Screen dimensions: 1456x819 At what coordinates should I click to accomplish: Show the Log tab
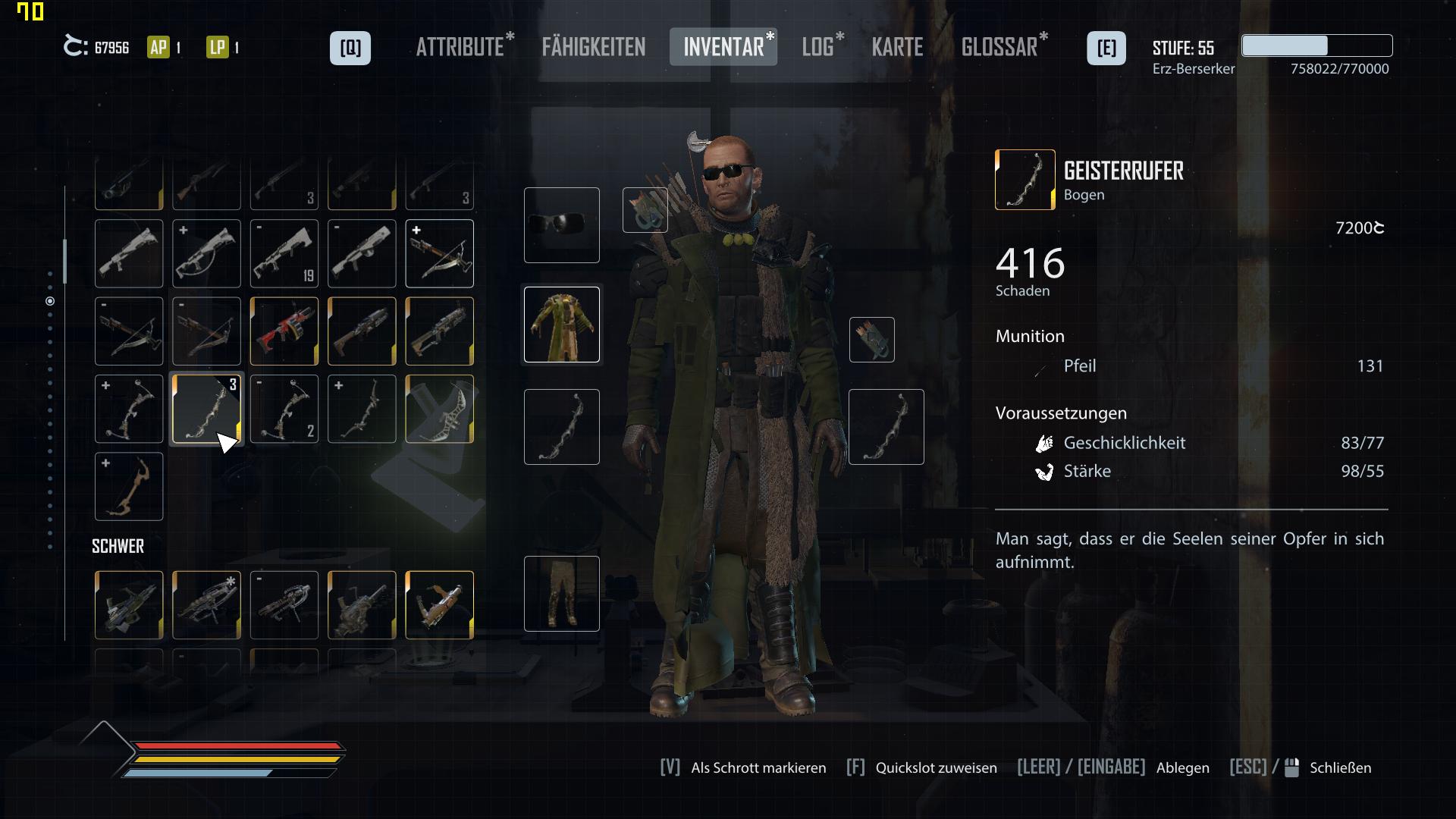(818, 48)
